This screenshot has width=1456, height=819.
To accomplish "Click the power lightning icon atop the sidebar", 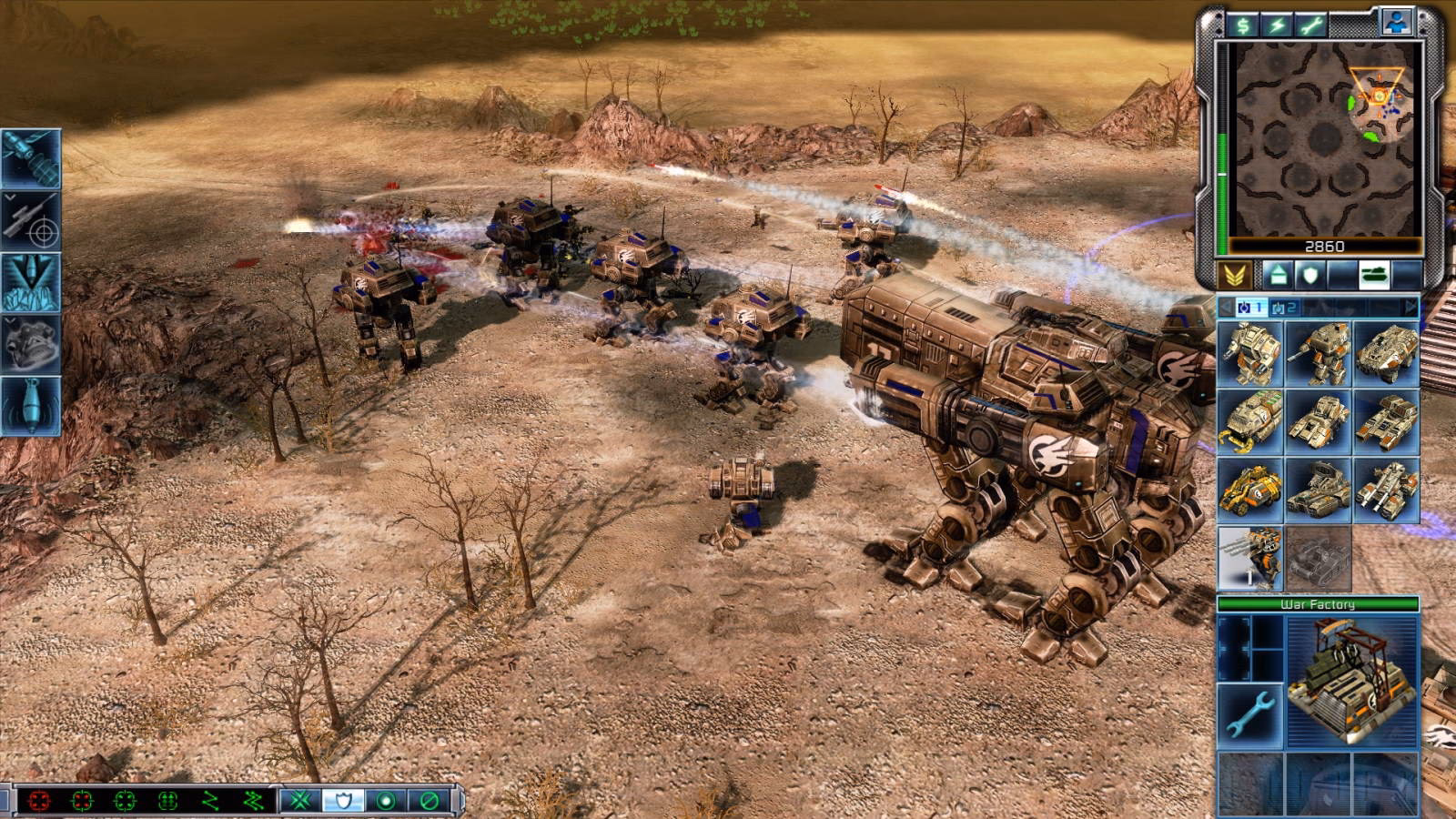I will point(1275,25).
